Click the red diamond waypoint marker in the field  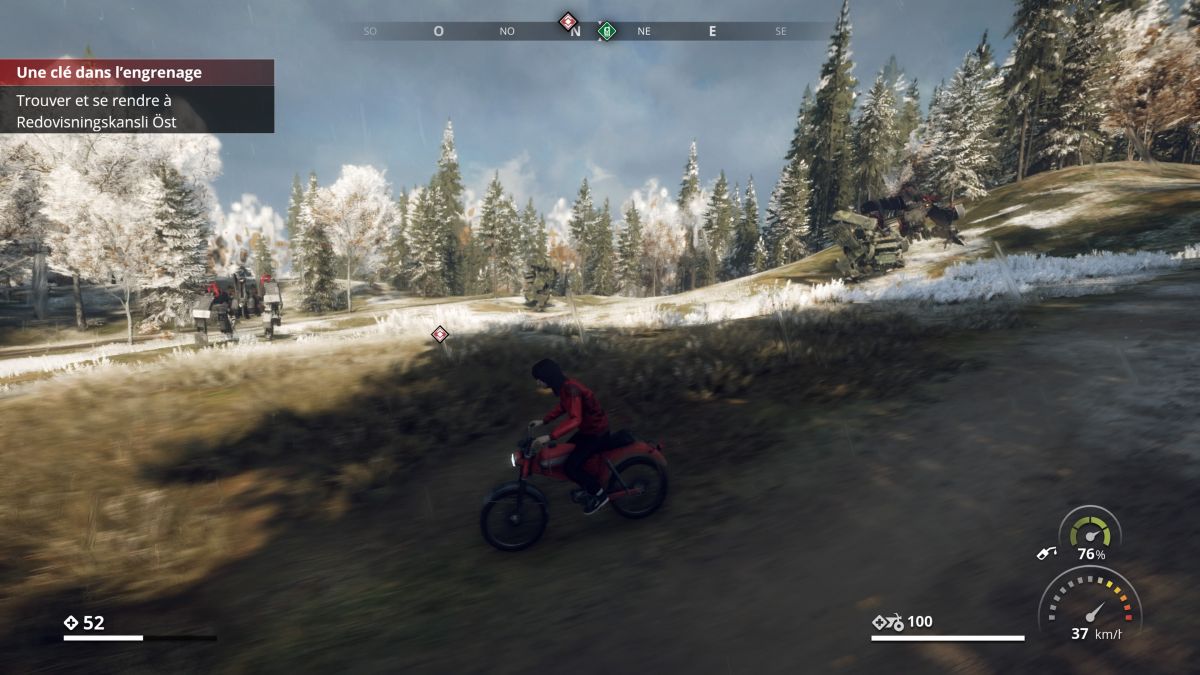(440, 334)
